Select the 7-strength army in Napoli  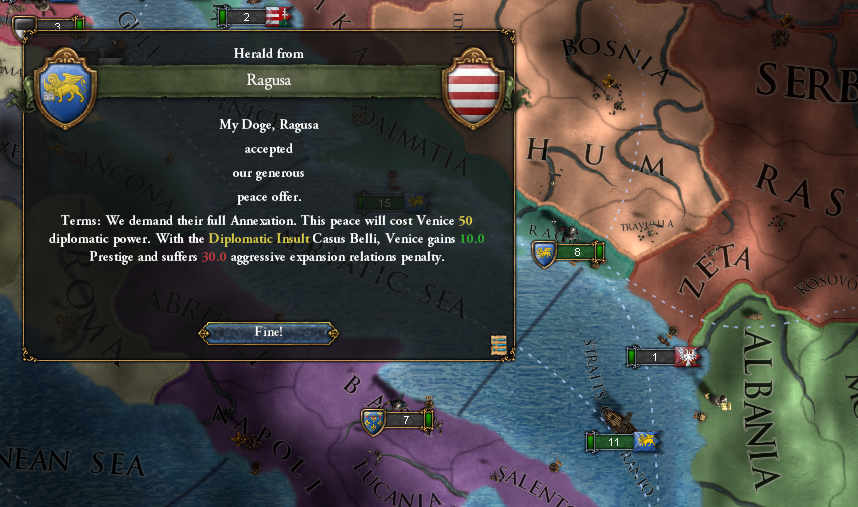click(399, 420)
